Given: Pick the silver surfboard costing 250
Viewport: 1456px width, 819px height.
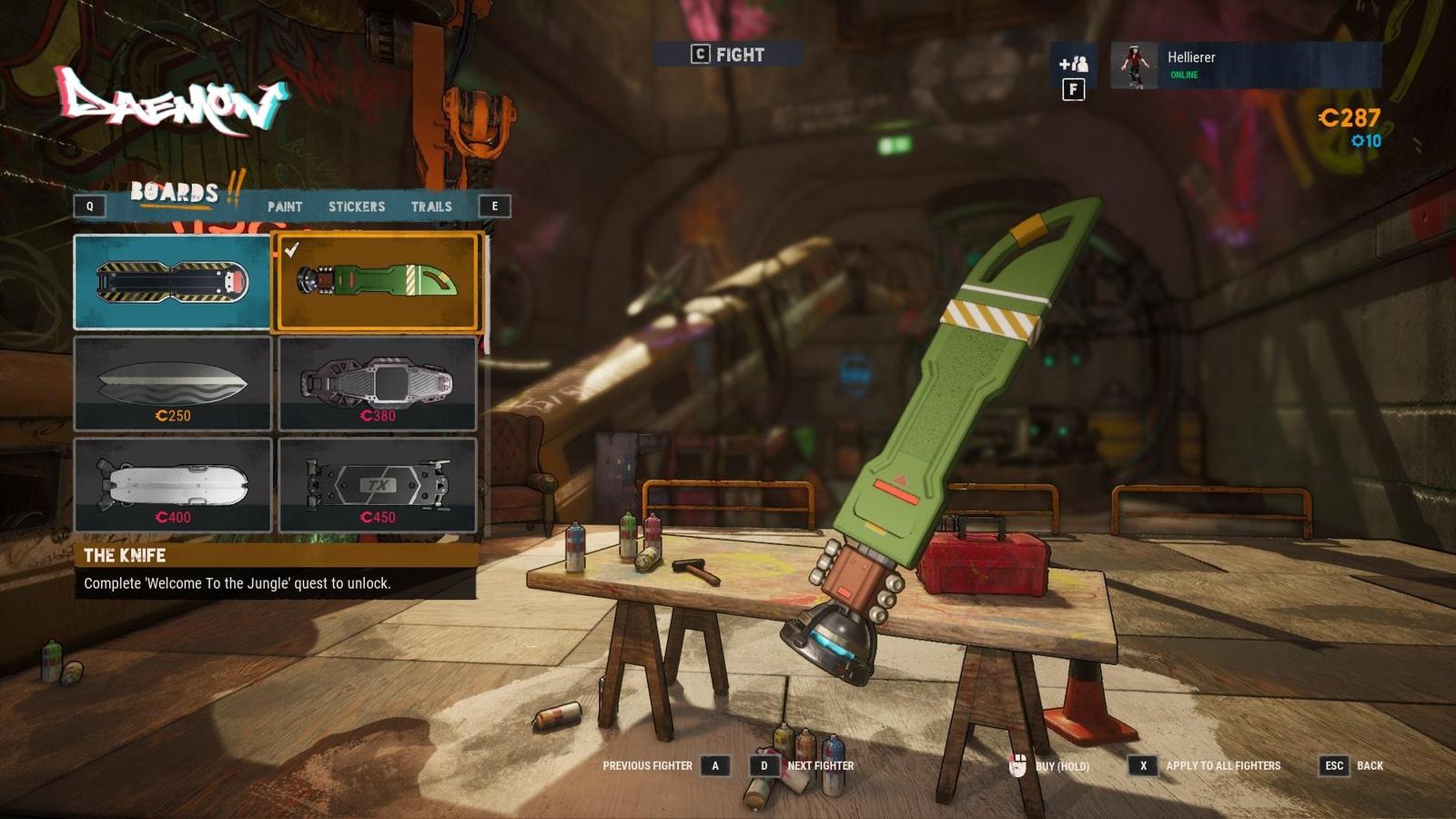Looking at the screenshot, I should tap(172, 383).
